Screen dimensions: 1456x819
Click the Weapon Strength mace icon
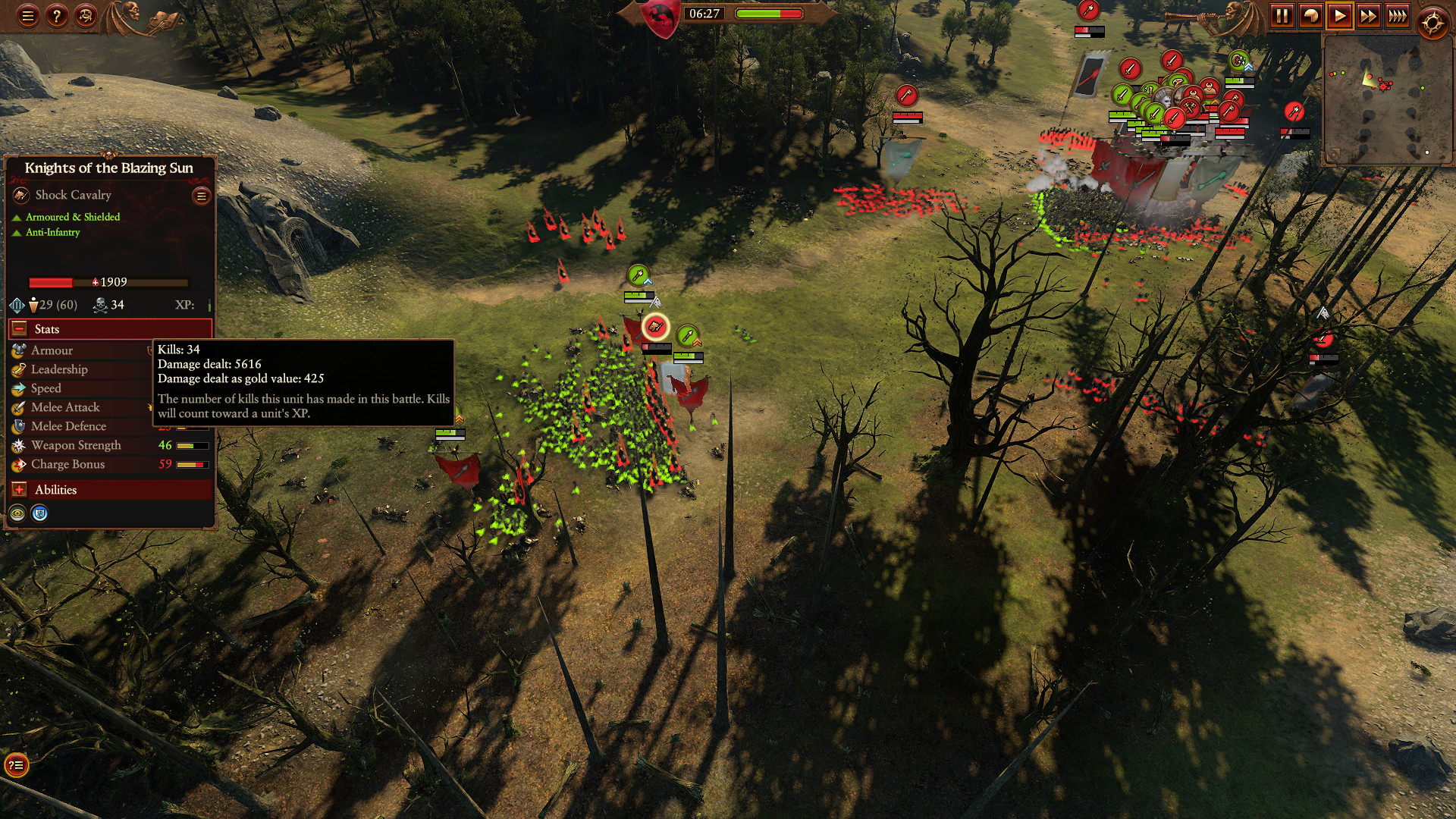point(17,445)
